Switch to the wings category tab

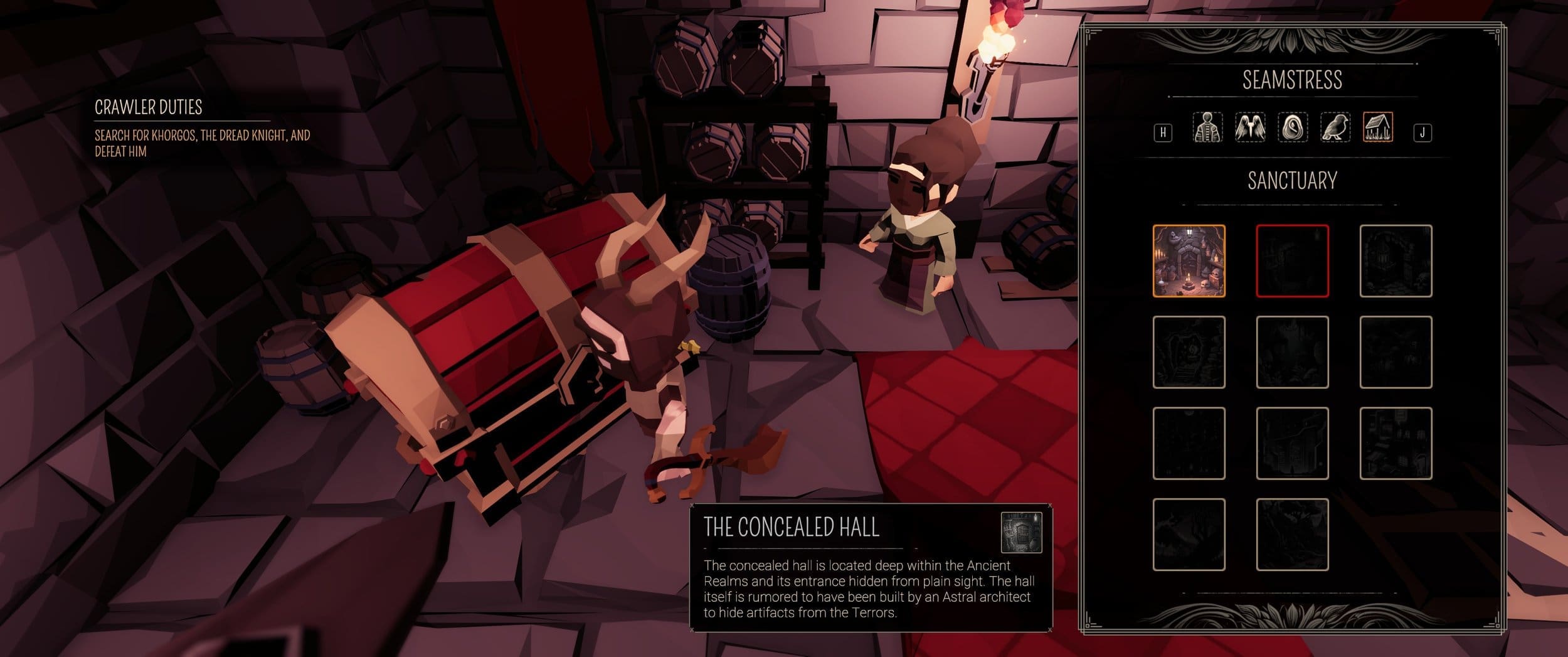pyautogui.click(x=1250, y=127)
